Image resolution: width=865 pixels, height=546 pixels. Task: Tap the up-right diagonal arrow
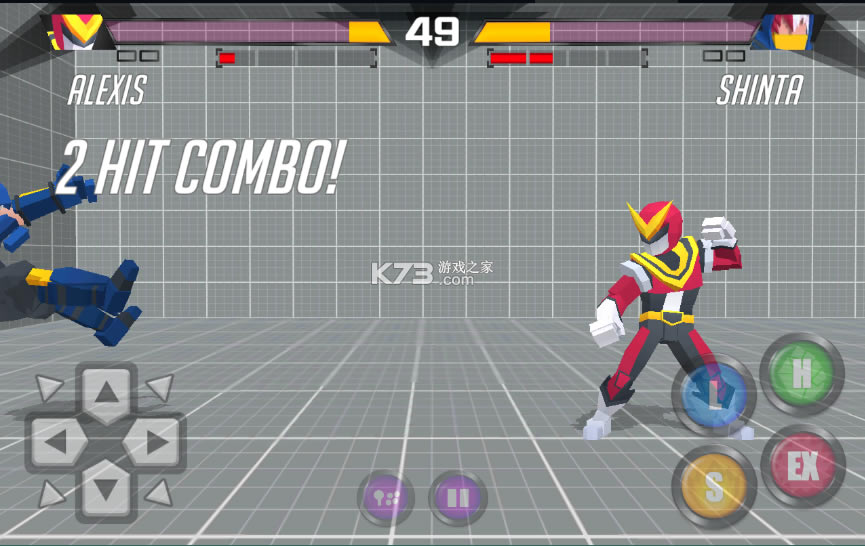(160, 387)
